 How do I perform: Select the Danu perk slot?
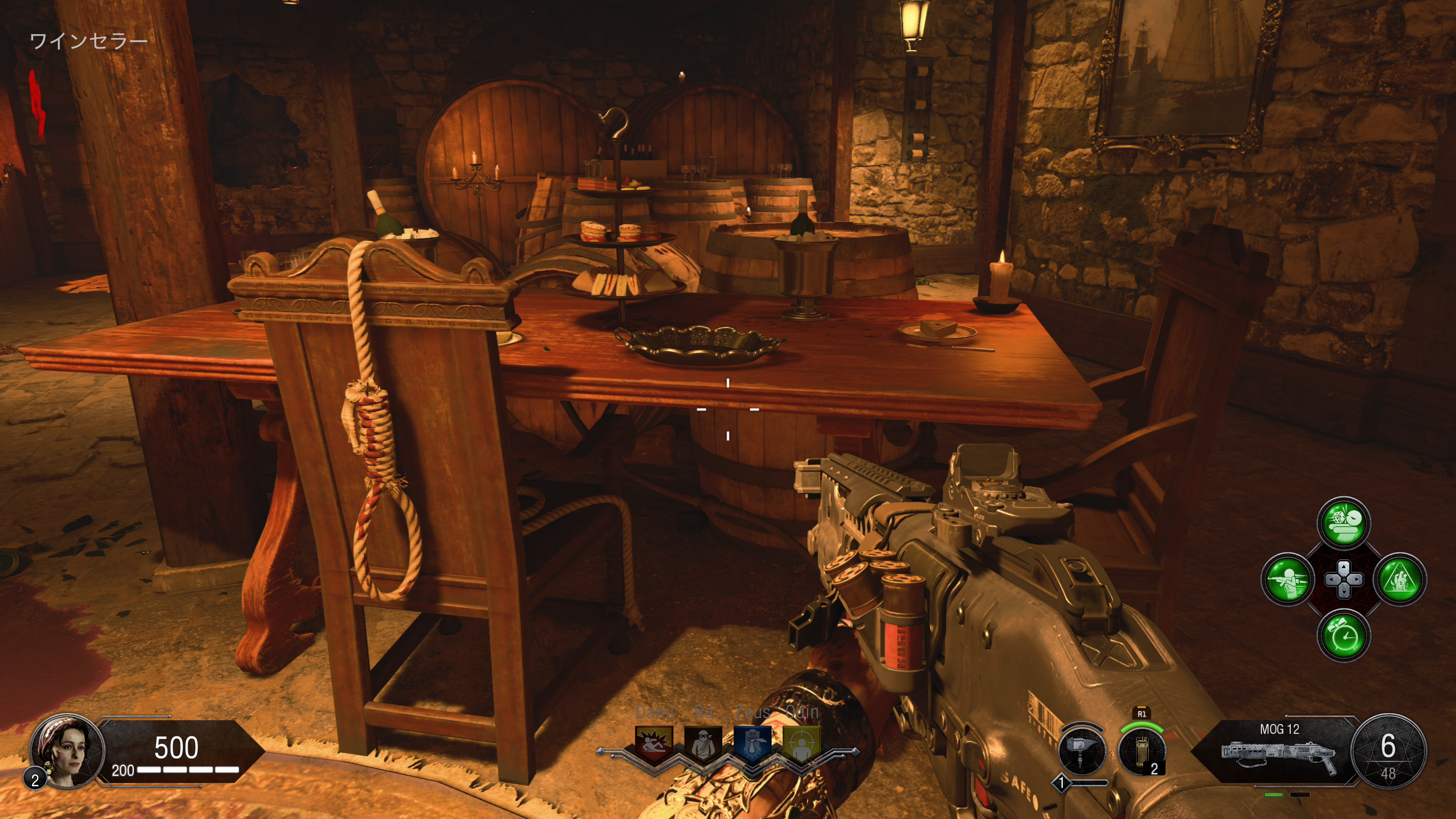pyautogui.click(x=654, y=743)
